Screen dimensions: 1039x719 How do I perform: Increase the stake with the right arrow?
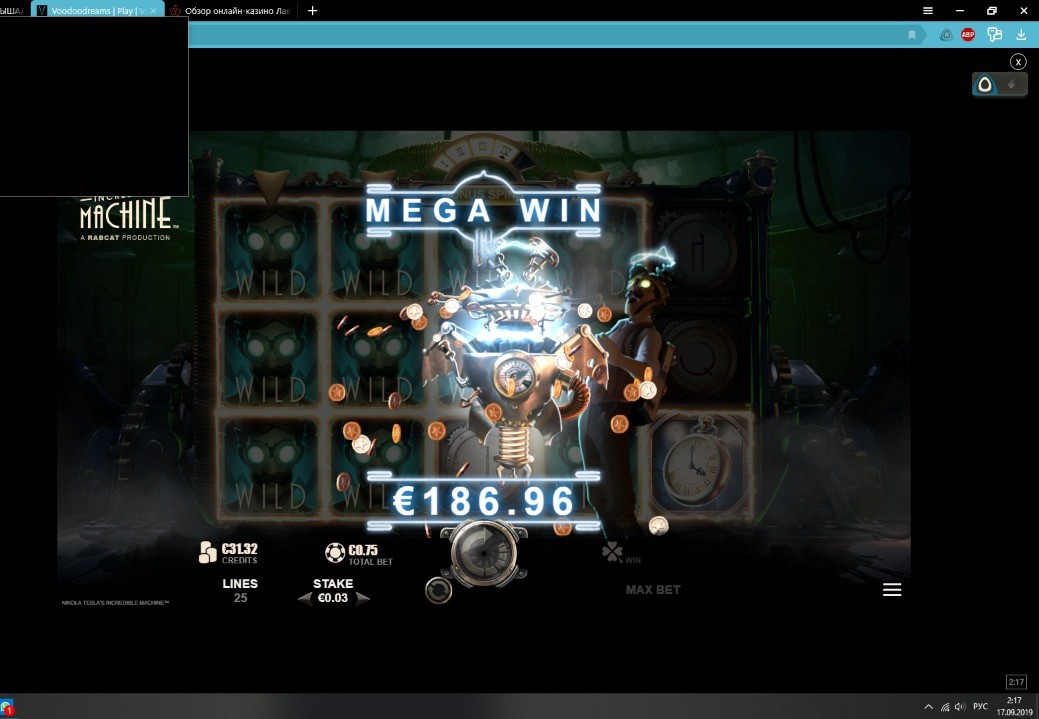363,599
